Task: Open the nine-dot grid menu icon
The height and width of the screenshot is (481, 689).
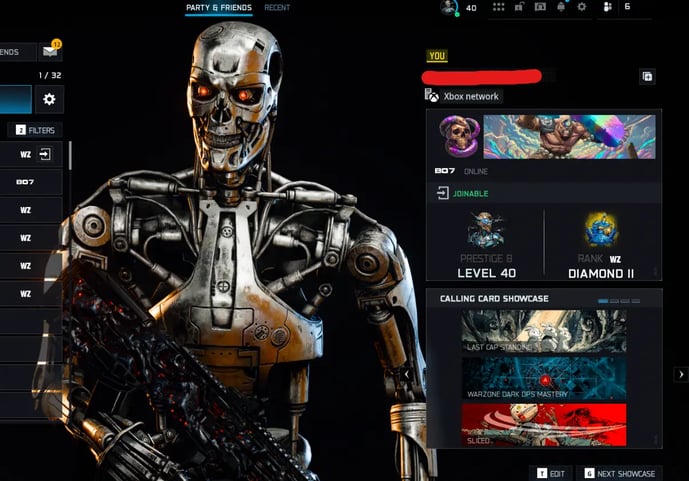Action: point(499,7)
